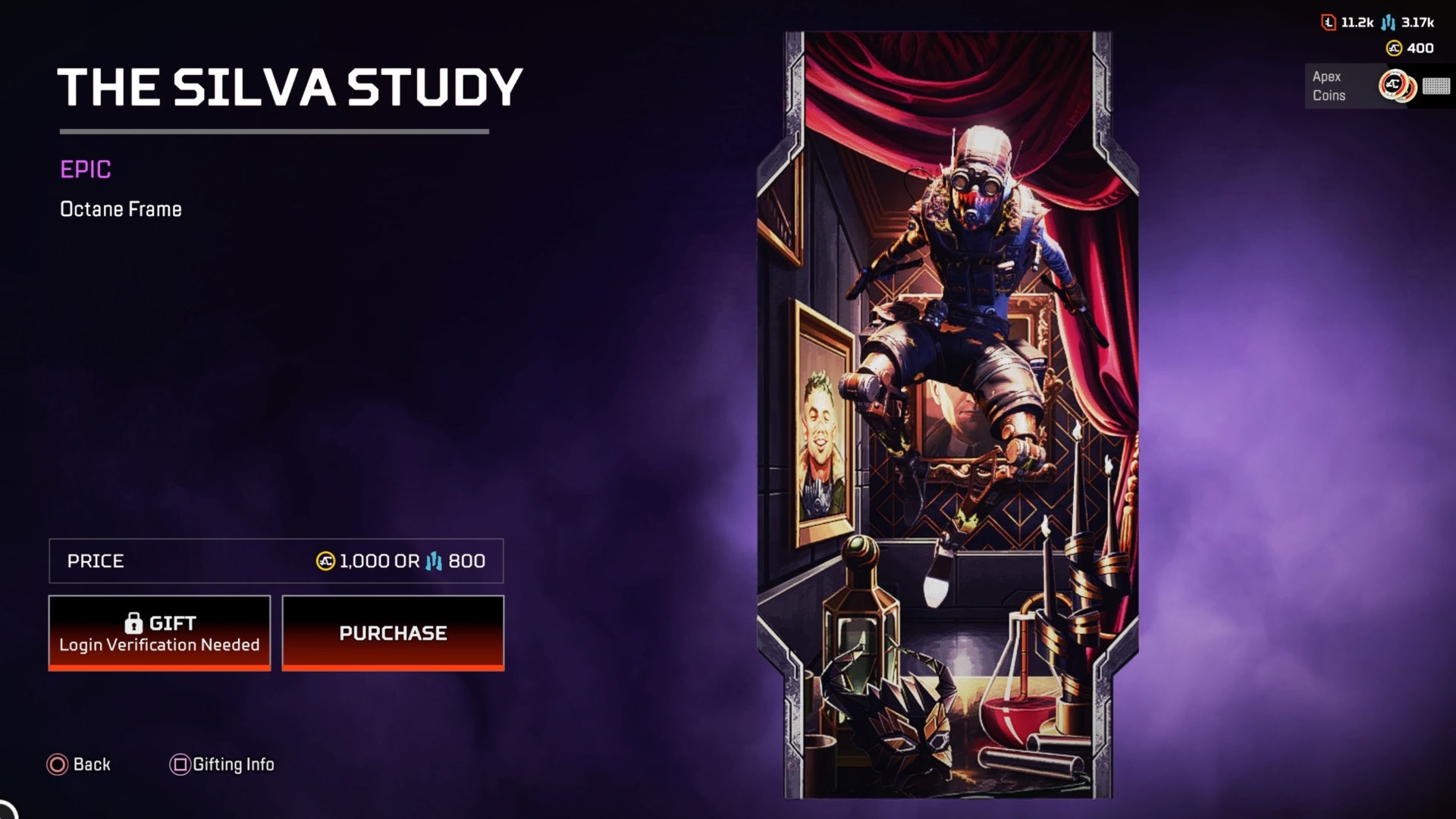Click the yellow Apex Coins icon in the price row

[325, 562]
